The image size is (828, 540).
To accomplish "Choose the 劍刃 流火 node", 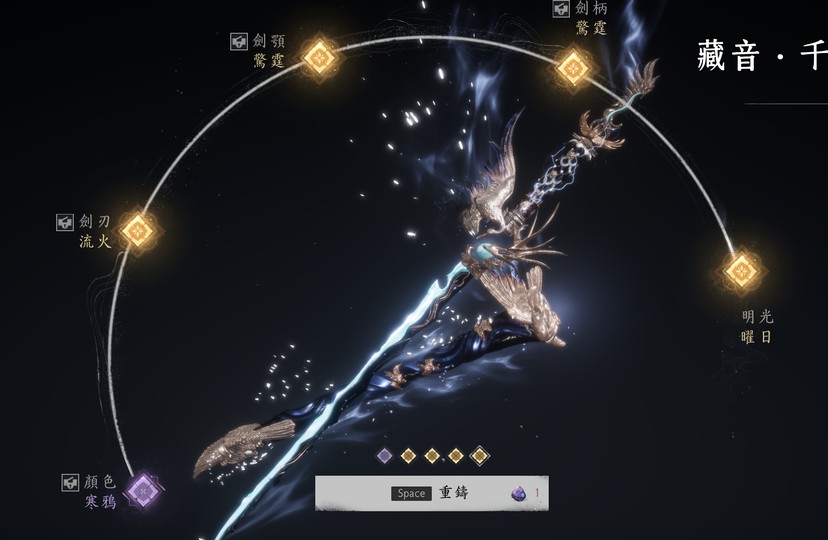I will pyautogui.click(x=138, y=231).
